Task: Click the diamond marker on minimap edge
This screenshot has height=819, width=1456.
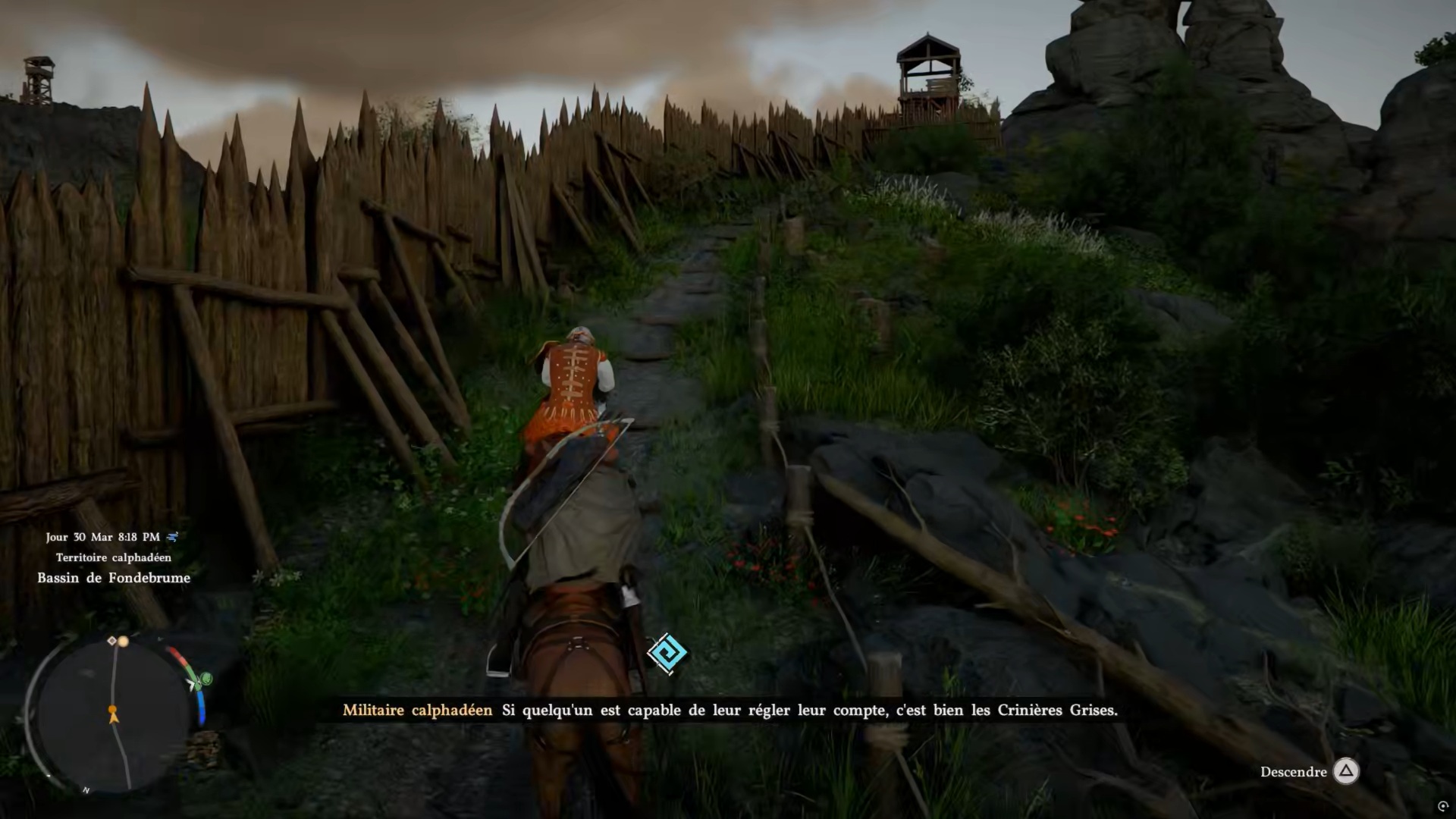Action: pyautogui.click(x=112, y=641)
